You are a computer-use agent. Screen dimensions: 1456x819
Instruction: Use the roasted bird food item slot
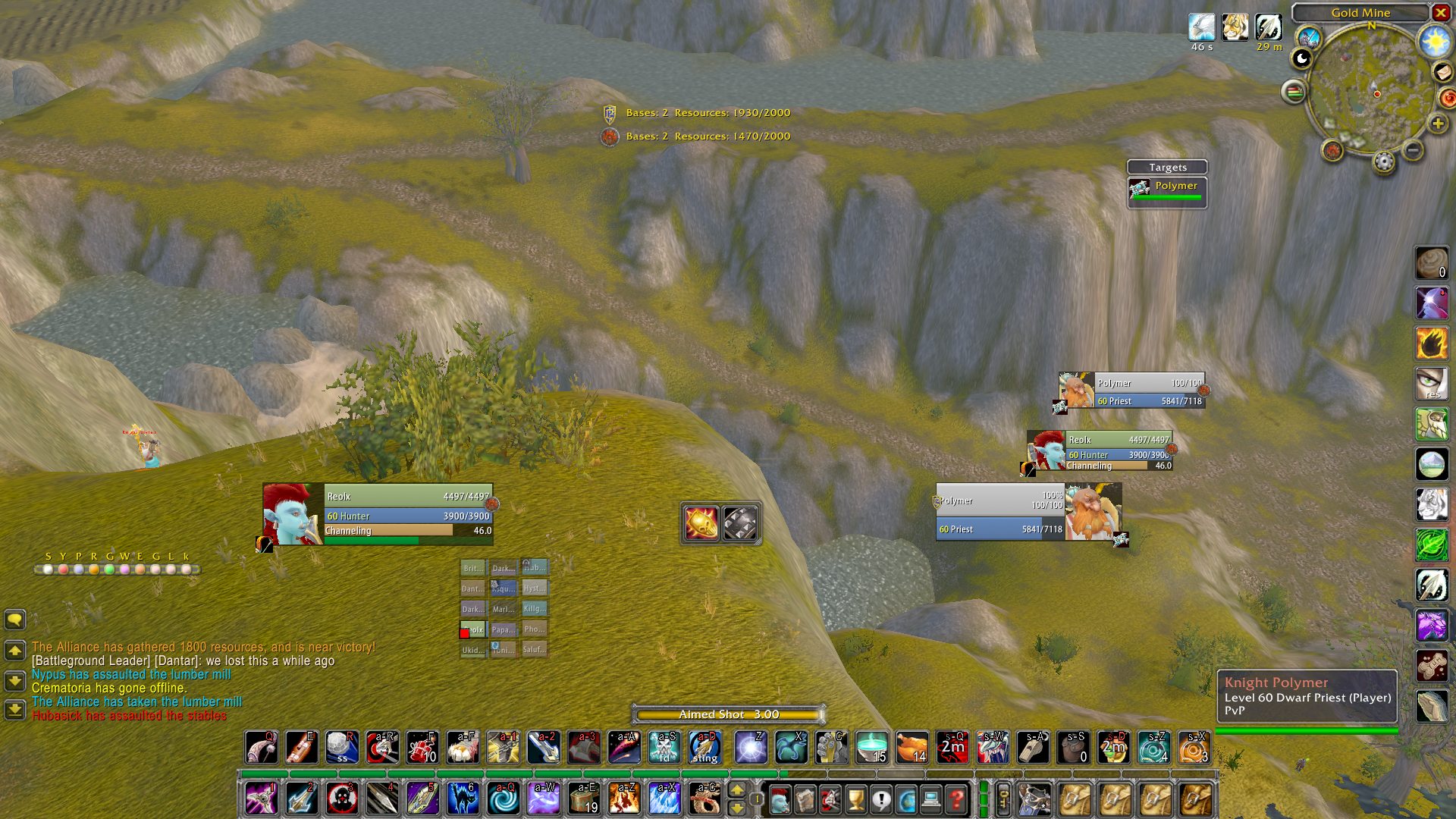[912, 747]
